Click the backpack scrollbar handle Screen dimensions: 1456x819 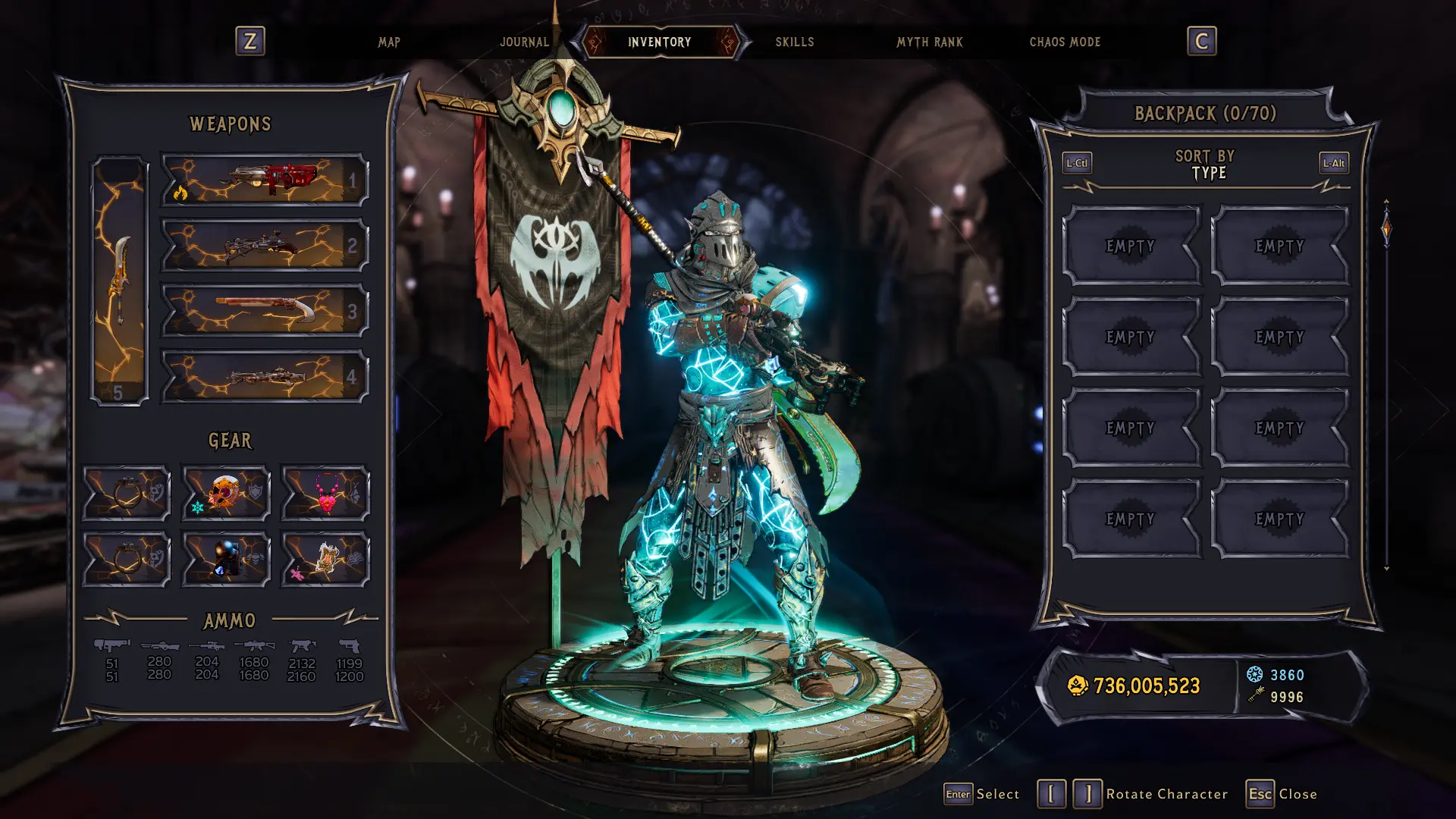click(x=1386, y=229)
